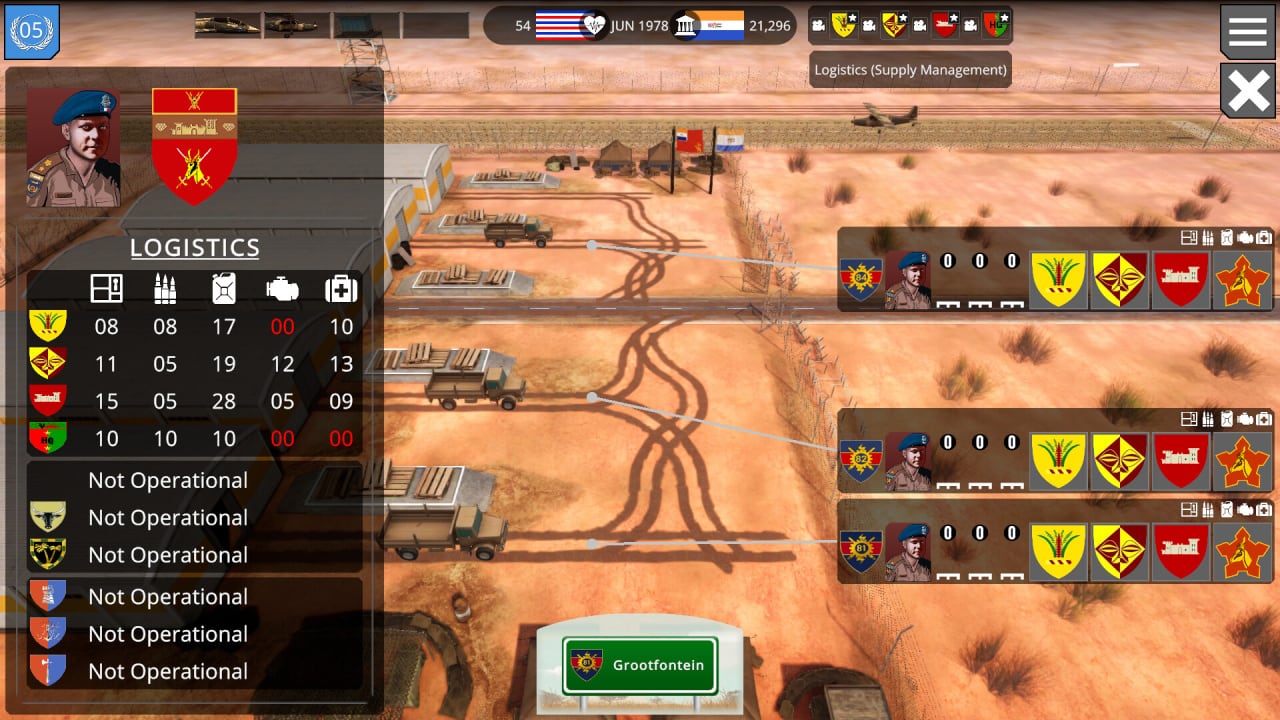
Task: Click the turn 05 laurel badge
Action: pyautogui.click(x=32, y=31)
